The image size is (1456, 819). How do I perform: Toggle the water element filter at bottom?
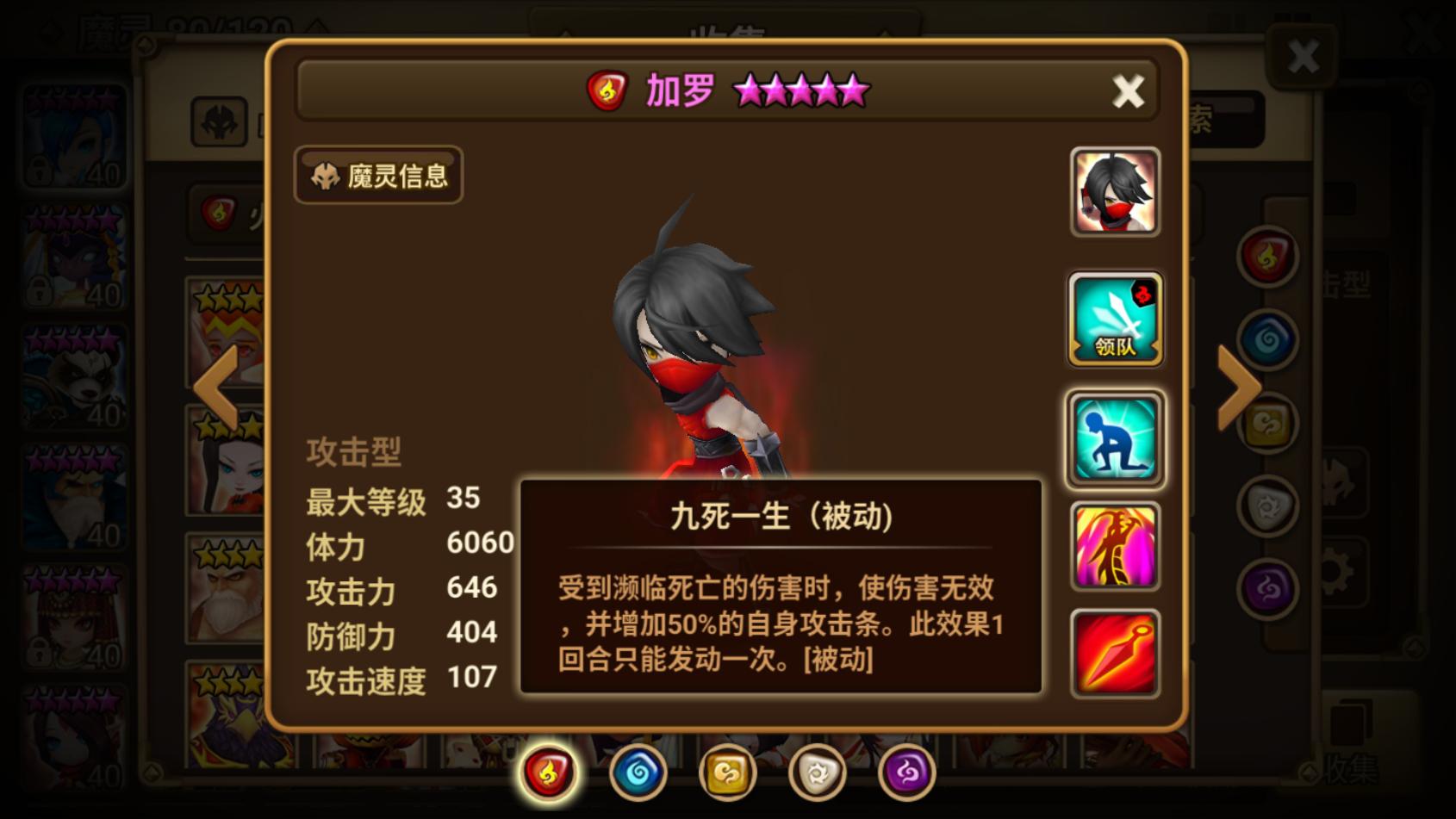(x=637, y=772)
